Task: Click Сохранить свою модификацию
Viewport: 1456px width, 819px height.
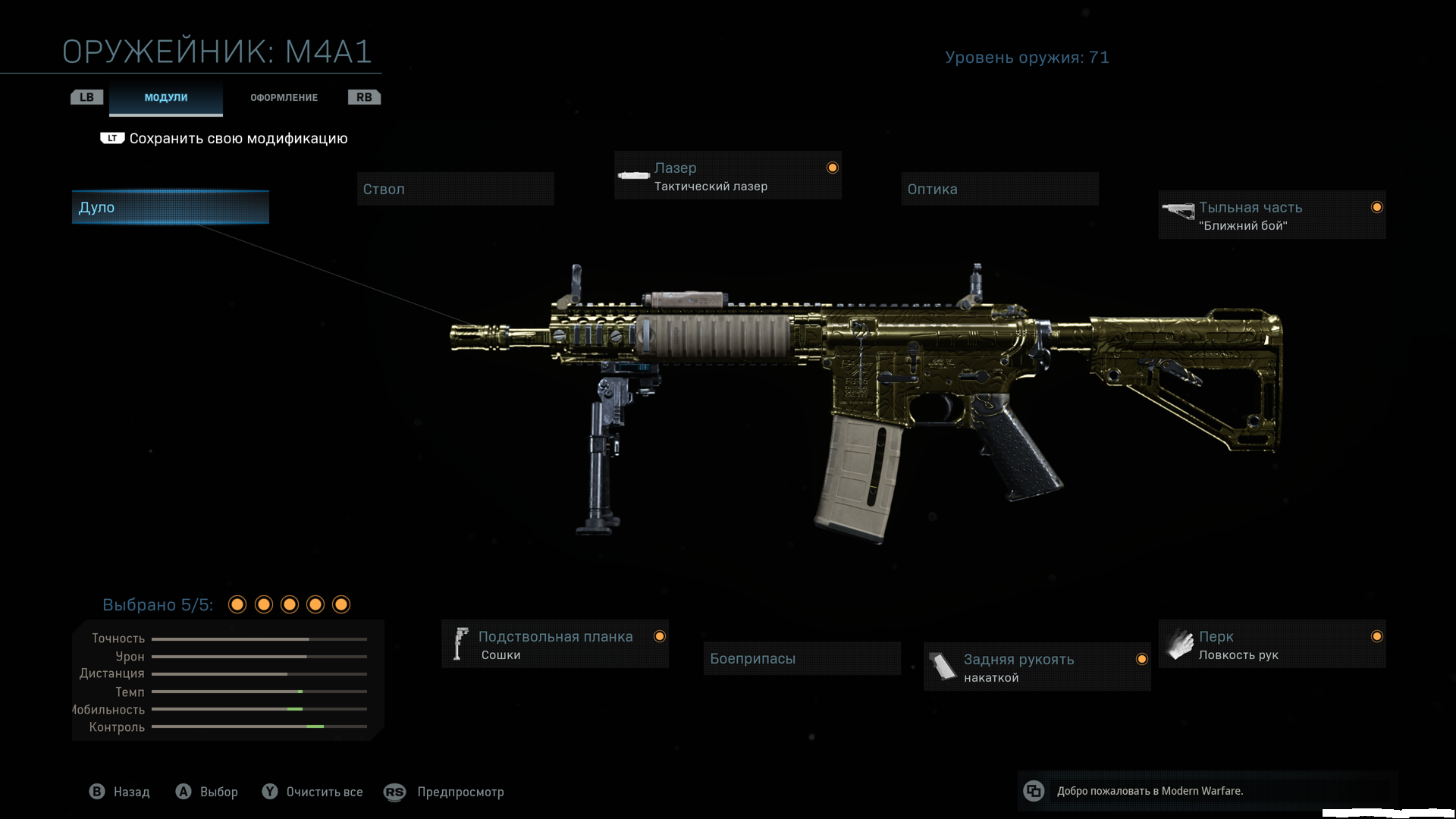Action: [237, 139]
